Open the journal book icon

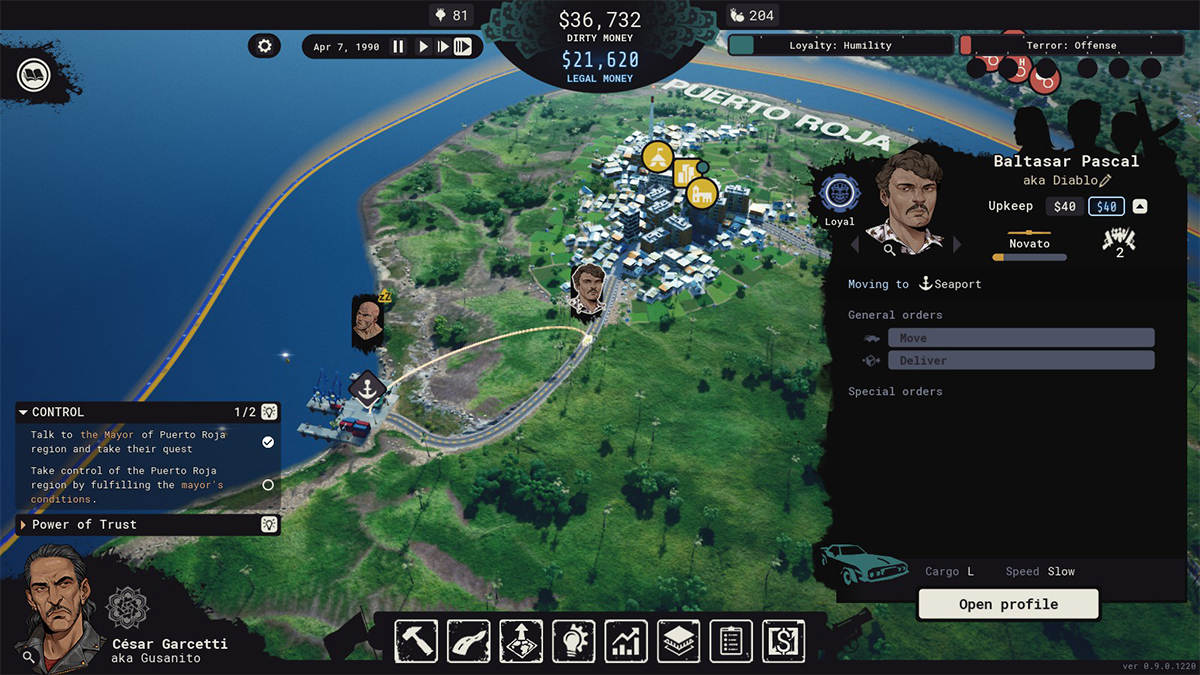tap(32, 75)
